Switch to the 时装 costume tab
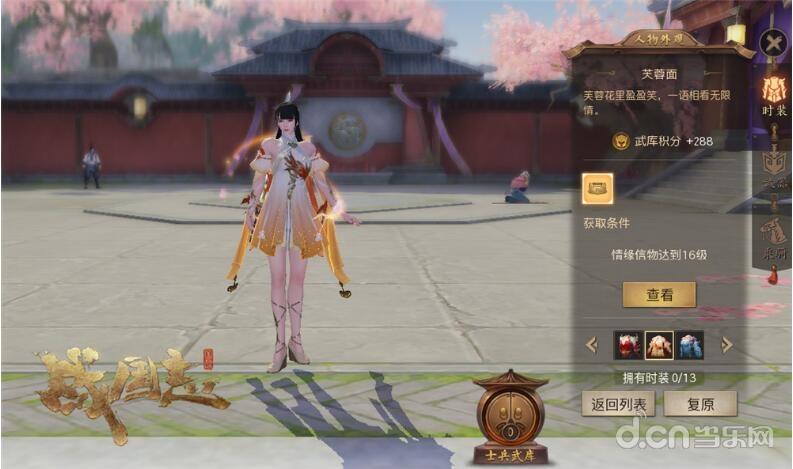793x469 pixels. click(x=774, y=98)
